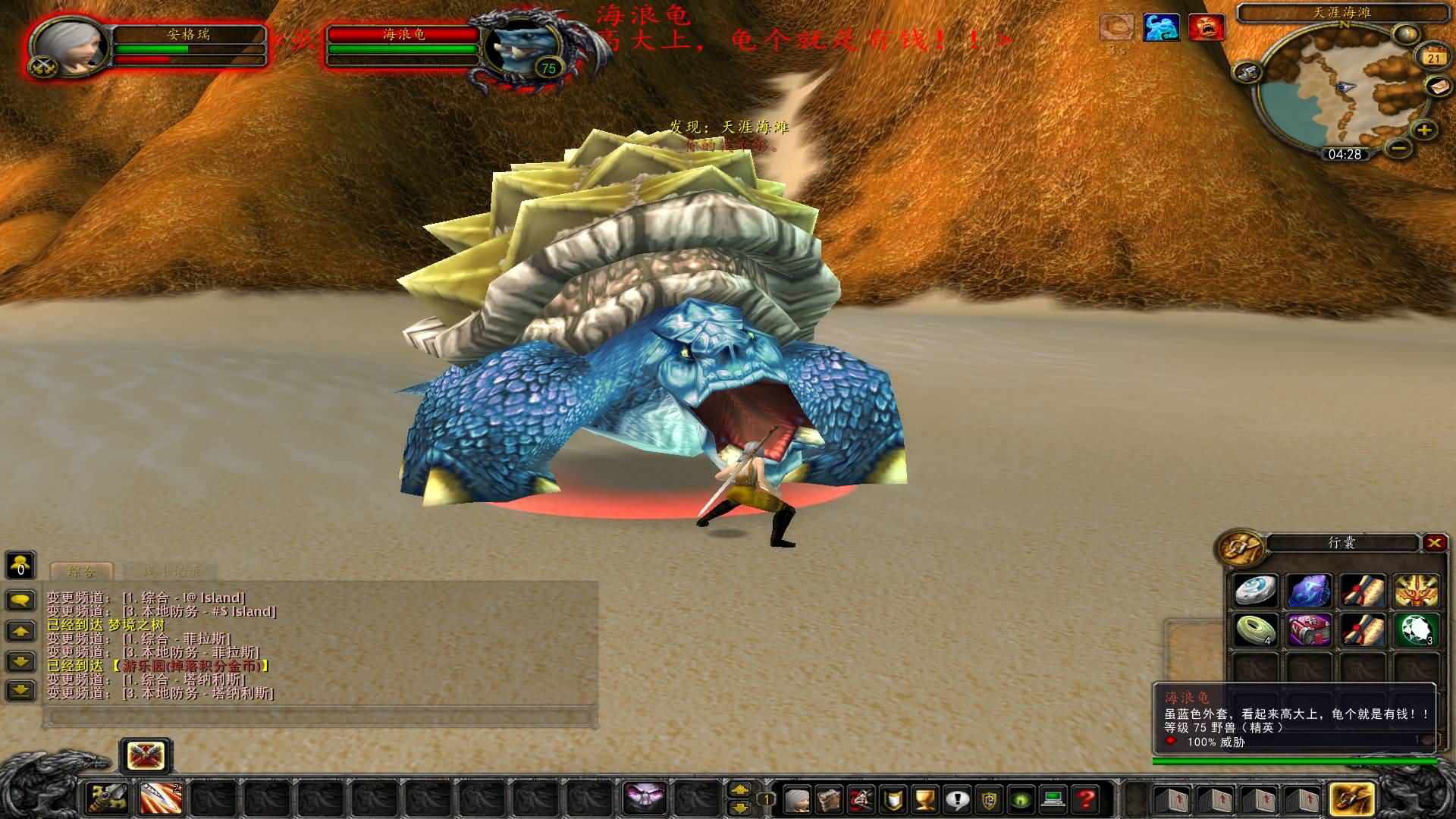Open the red question mark help button
This screenshot has height=819, width=1456.
pos(1086,799)
